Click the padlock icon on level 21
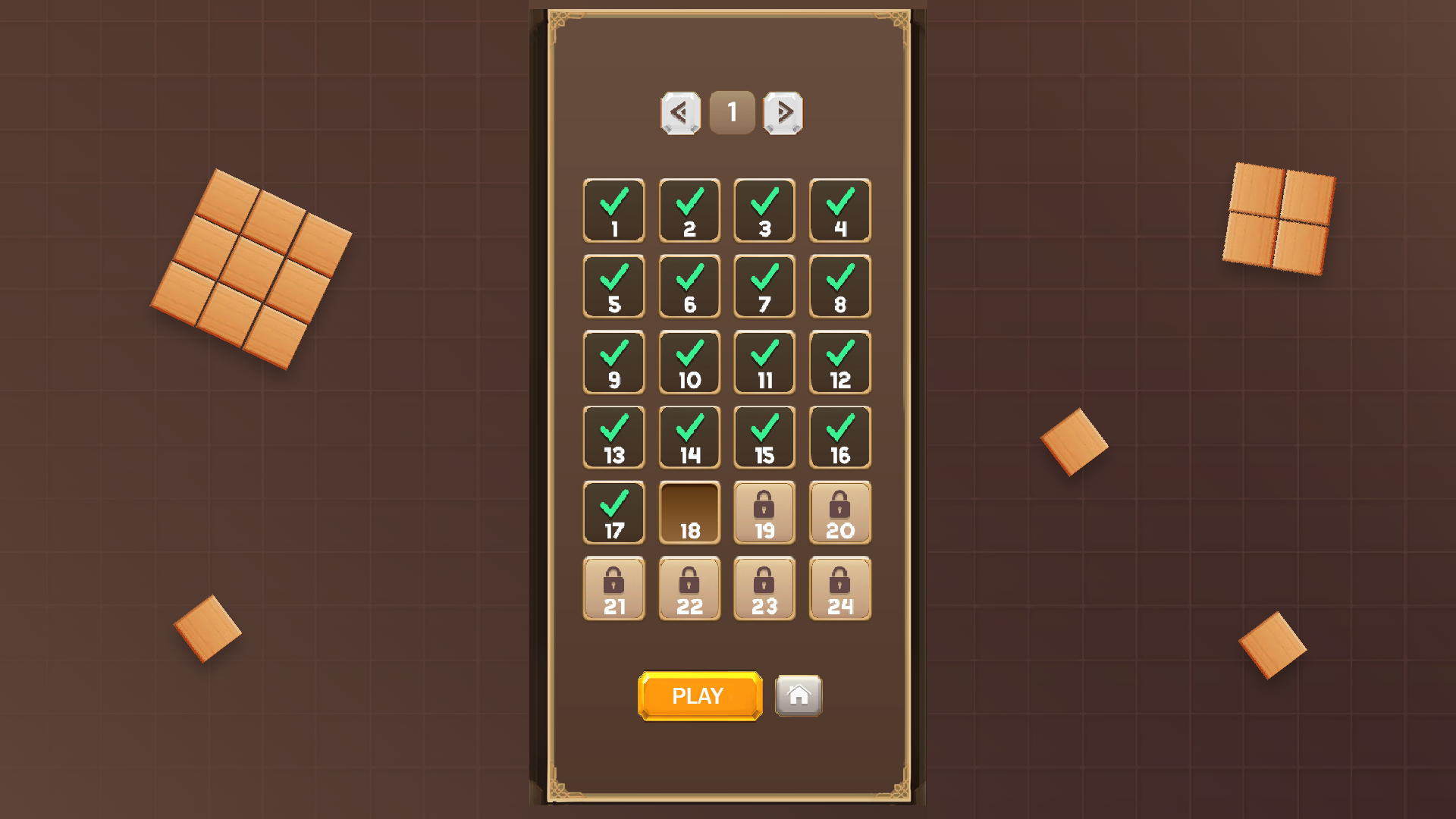Viewport: 1456px width, 819px height. click(x=613, y=580)
